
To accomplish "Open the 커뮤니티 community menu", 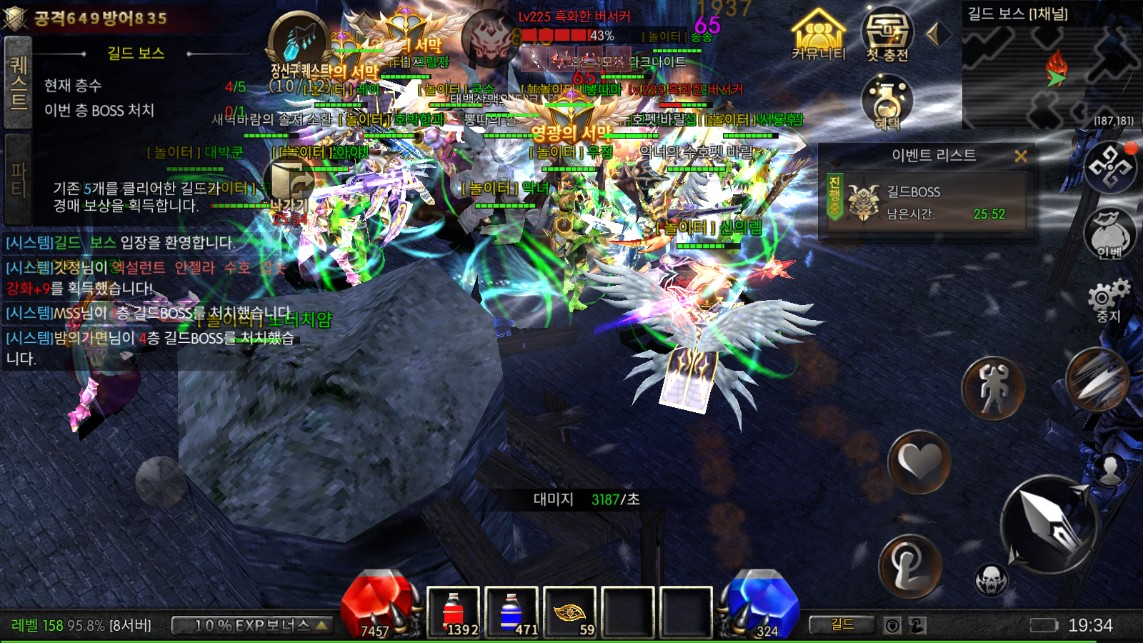I will [818, 36].
